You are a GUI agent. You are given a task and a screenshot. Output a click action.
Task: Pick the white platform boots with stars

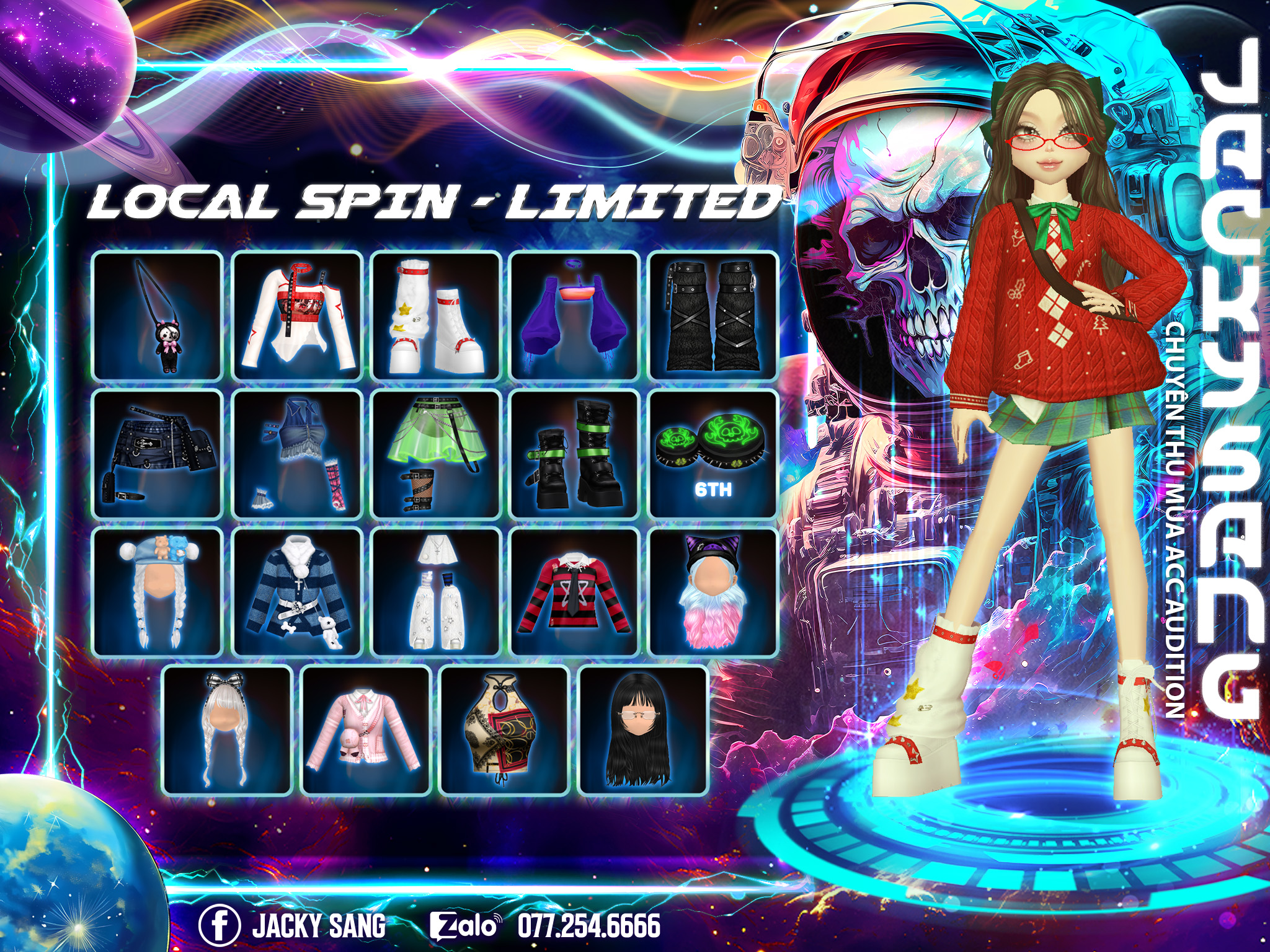click(436, 315)
